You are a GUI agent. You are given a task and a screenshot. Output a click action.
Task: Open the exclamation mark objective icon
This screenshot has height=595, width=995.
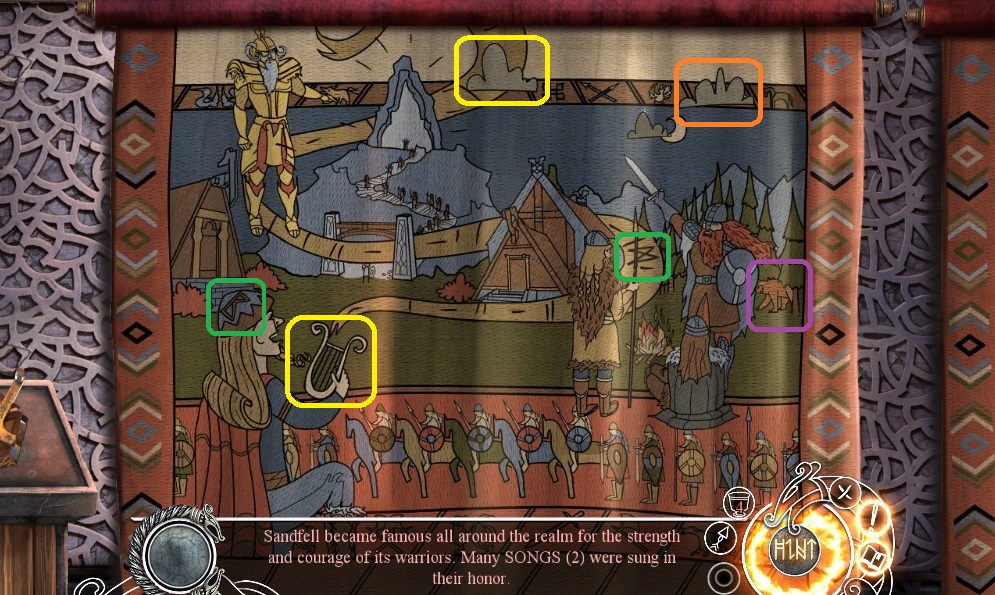(877, 517)
